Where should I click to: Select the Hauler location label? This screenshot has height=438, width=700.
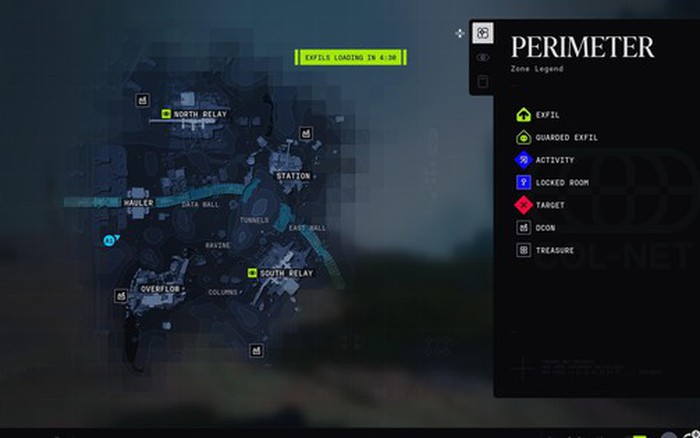click(x=138, y=203)
